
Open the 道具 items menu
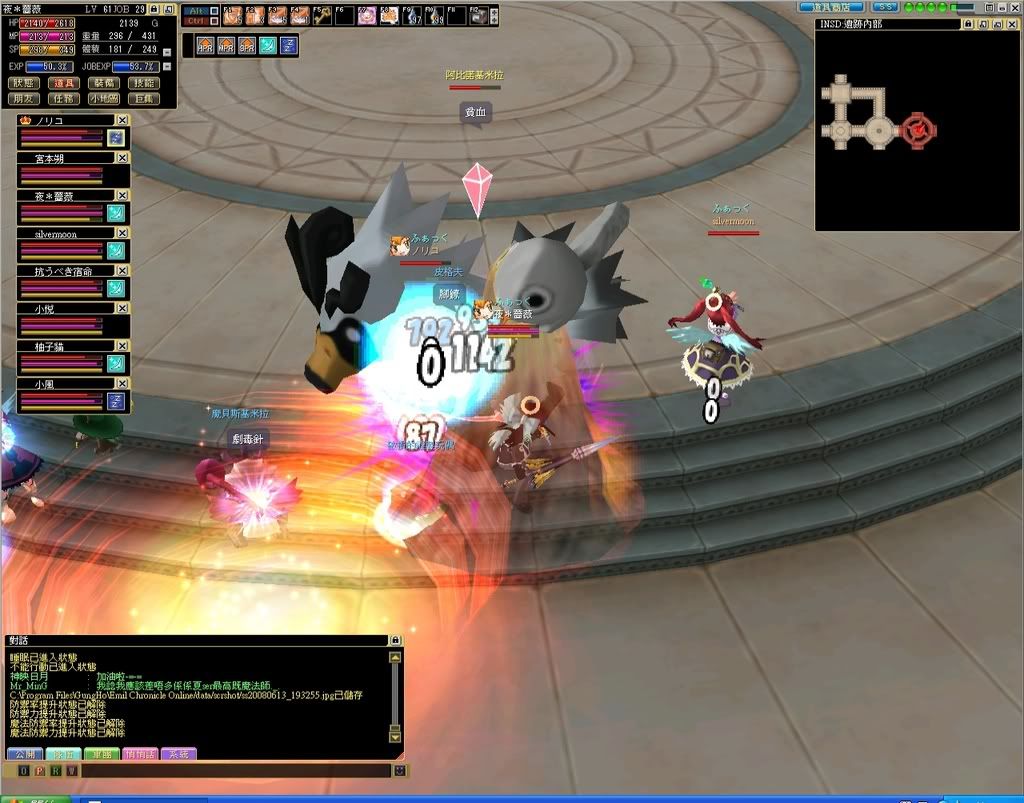(63, 83)
